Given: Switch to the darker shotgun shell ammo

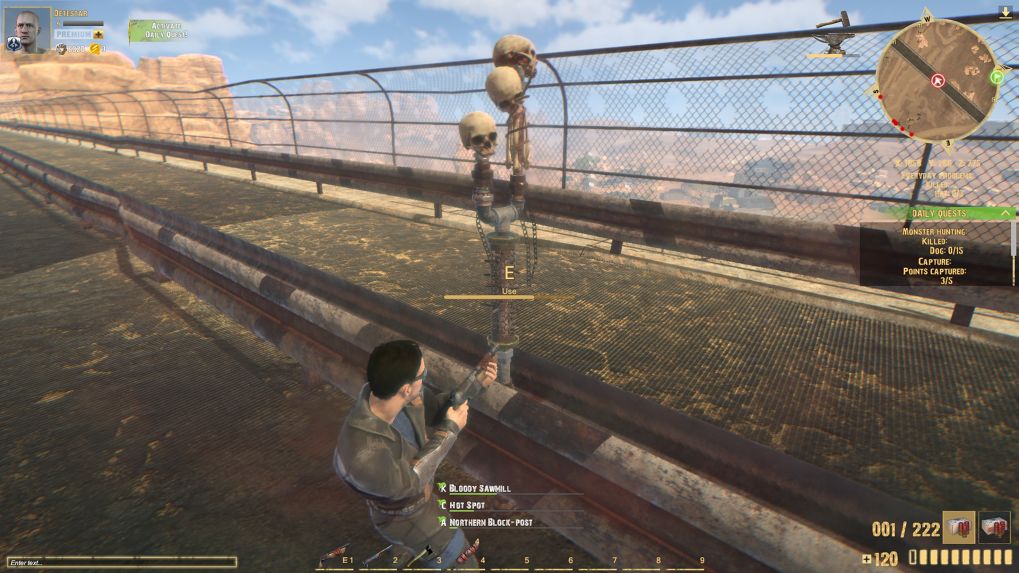Looking at the screenshot, I should (994, 527).
